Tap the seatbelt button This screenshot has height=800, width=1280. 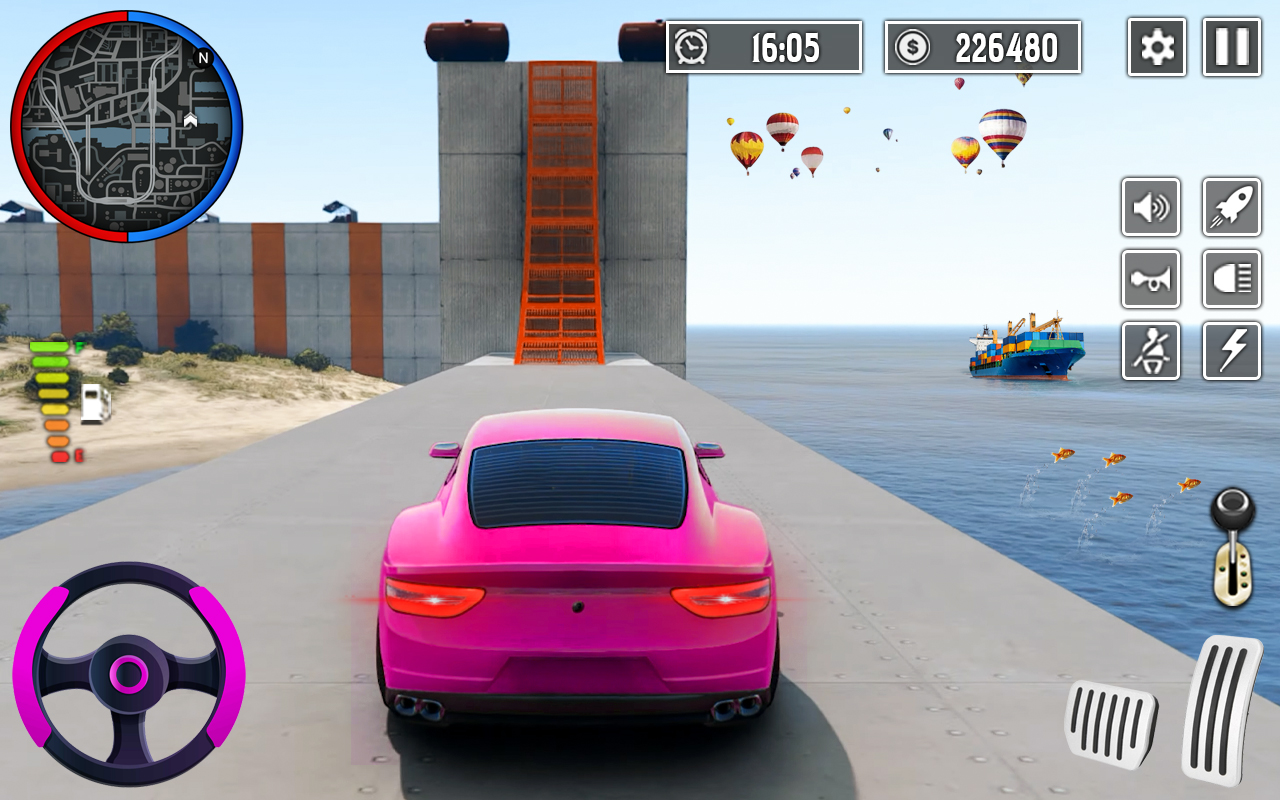1151,351
